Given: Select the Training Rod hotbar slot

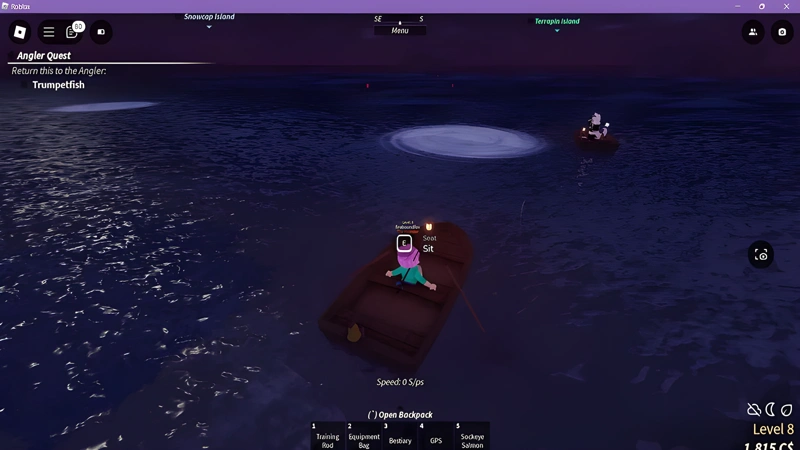Looking at the screenshot, I should click(x=327, y=437).
